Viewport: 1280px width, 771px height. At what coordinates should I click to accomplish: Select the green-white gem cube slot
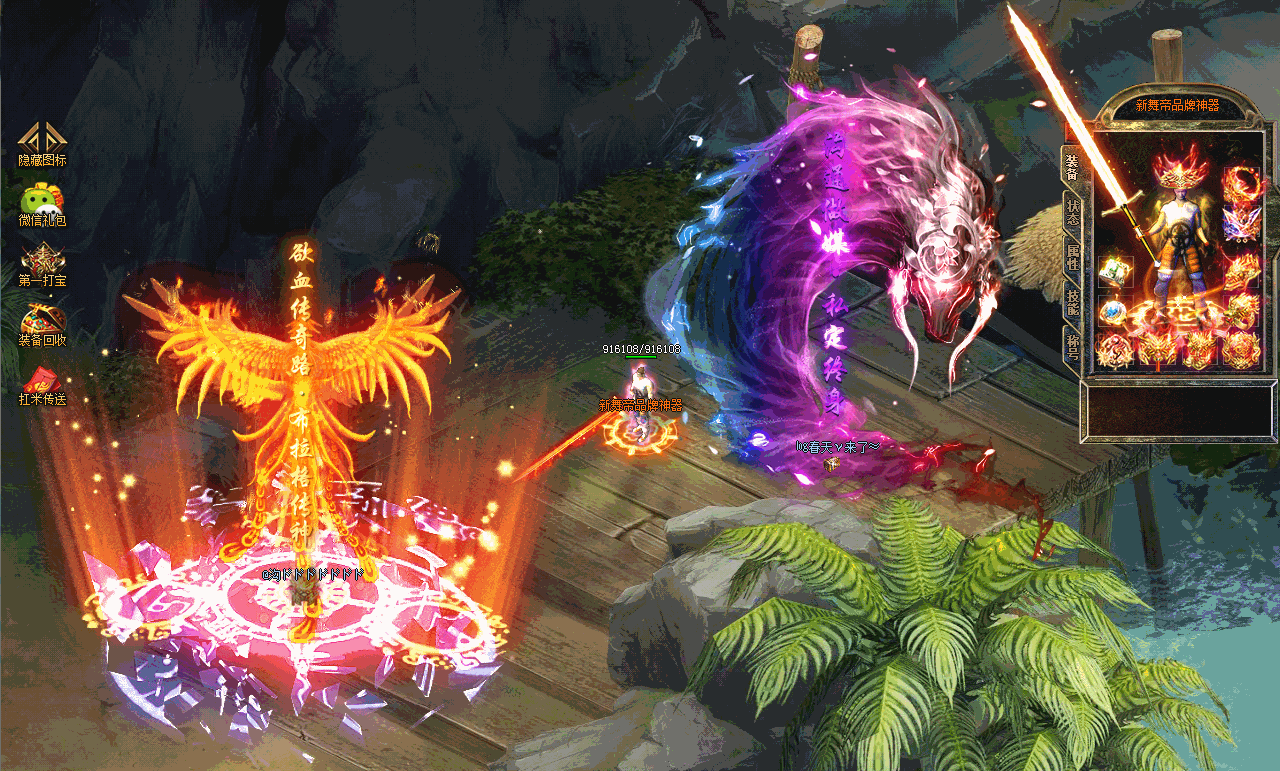[x=1114, y=270]
